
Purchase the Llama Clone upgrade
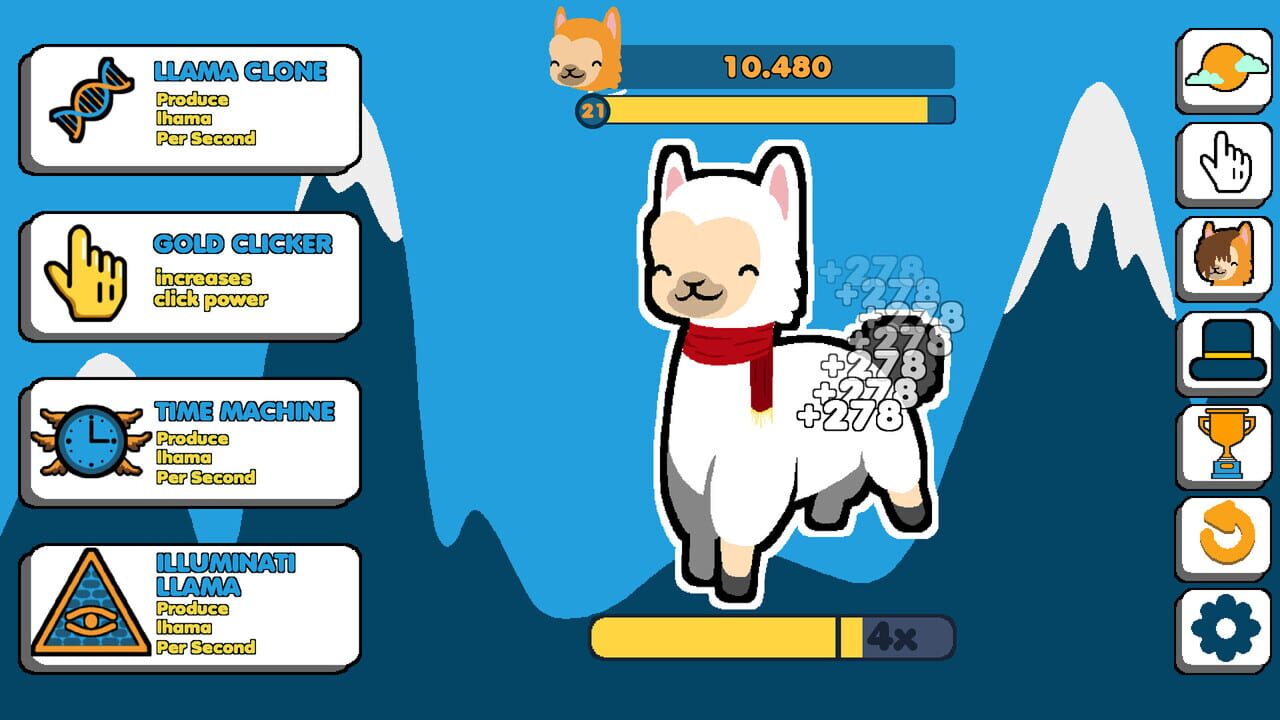190,98
